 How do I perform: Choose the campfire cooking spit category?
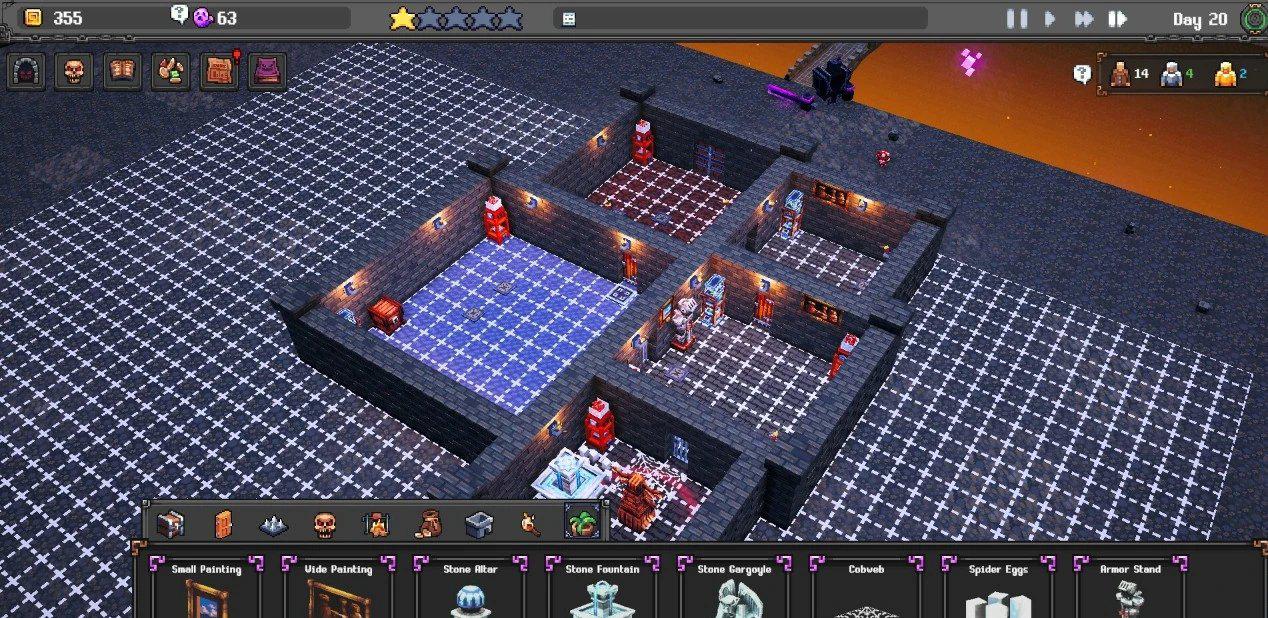376,523
